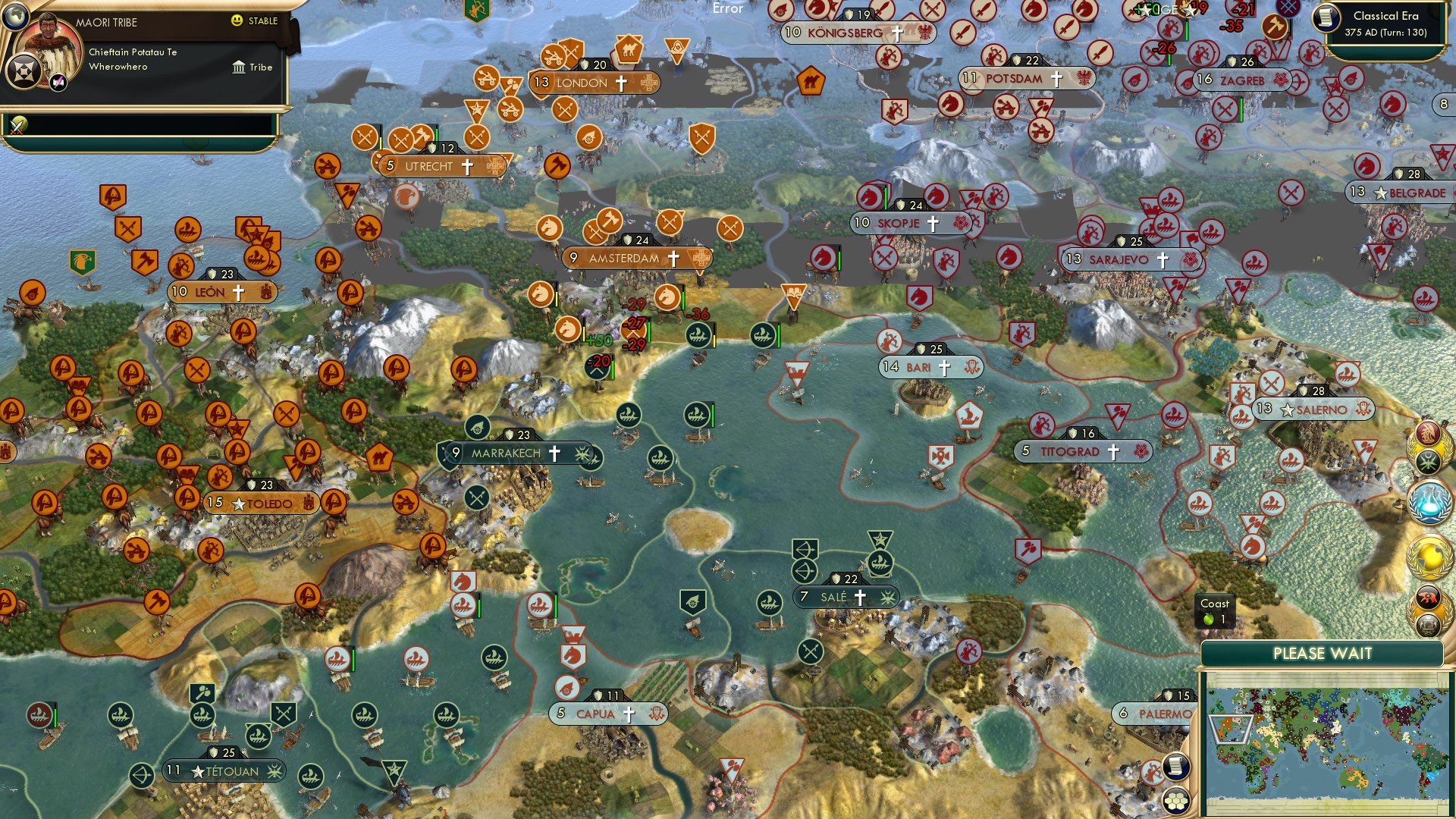1456x819 pixels.
Task: Toggle the hex grid map option
Action: point(1175,801)
